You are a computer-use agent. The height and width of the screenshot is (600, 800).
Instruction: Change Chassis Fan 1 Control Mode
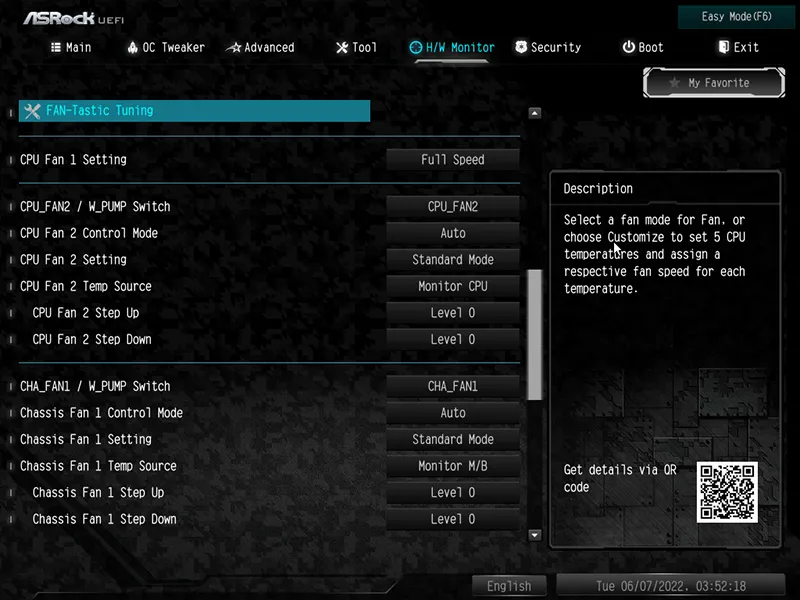[453, 413]
